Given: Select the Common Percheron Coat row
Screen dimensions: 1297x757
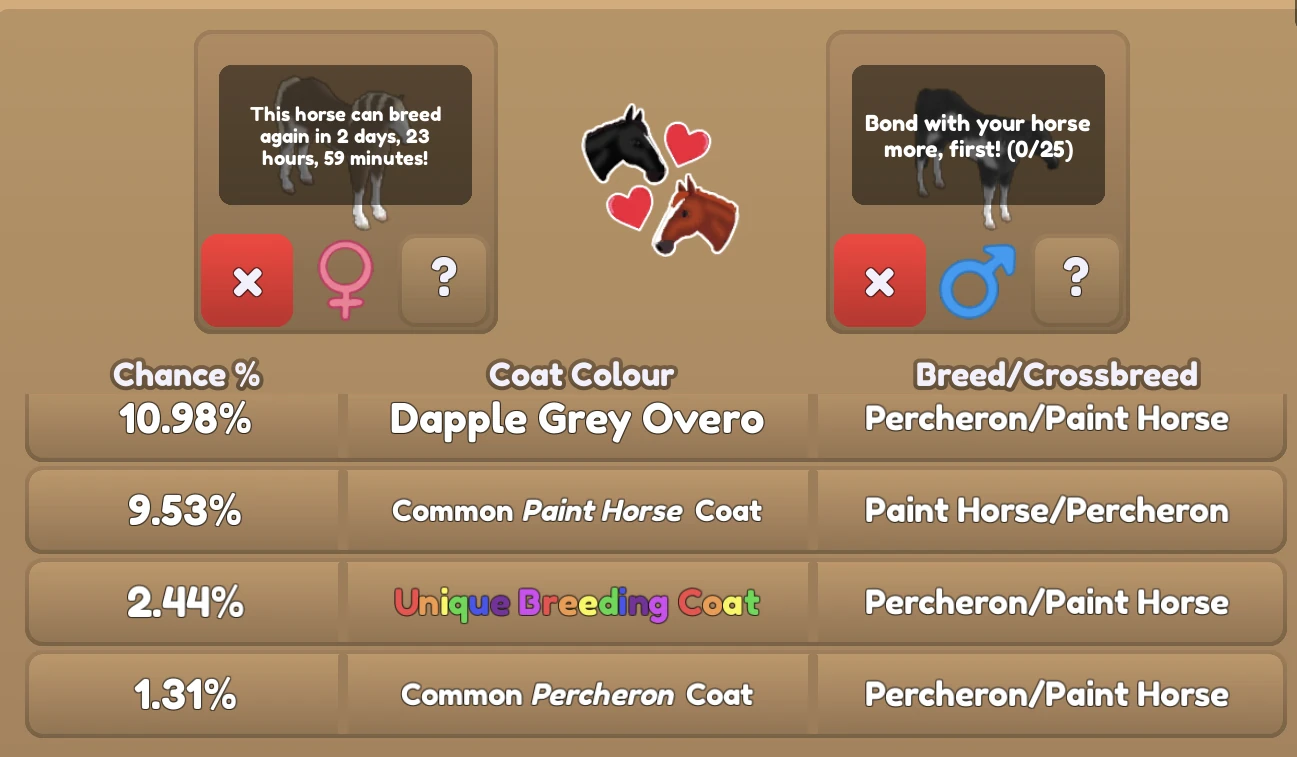Looking at the screenshot, I should (579, 694).
